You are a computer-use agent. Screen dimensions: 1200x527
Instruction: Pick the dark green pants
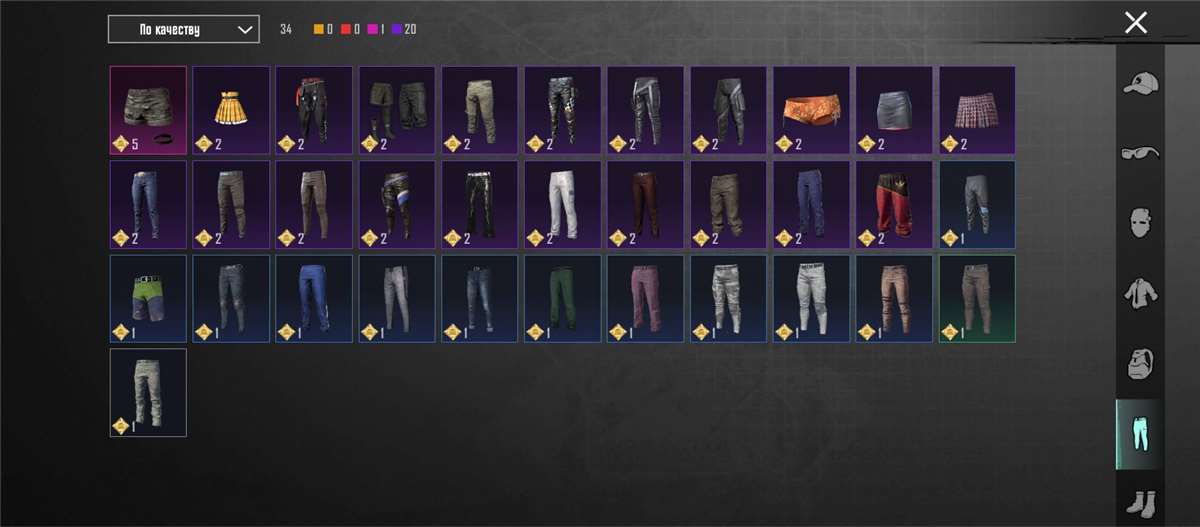(563, 298)
